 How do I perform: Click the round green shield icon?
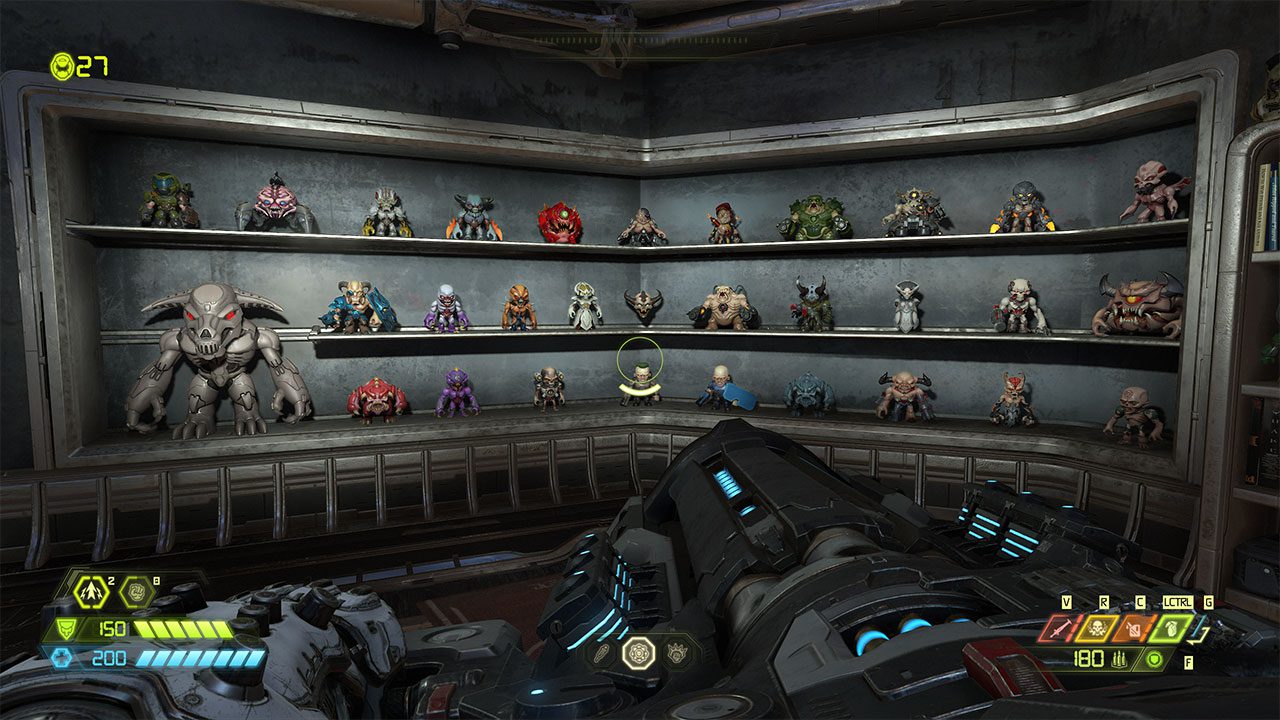click(1156, 659)
